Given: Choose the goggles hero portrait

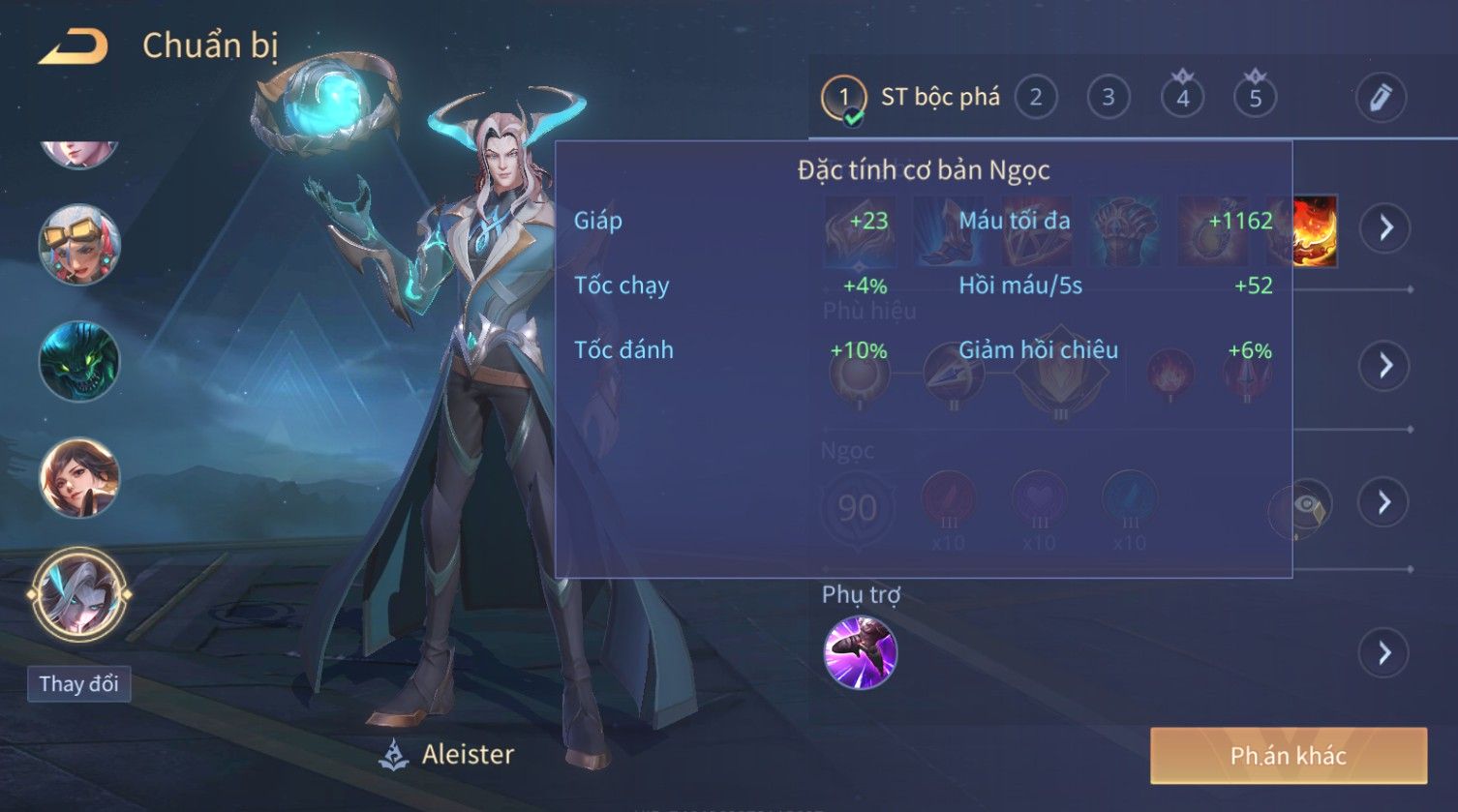Looking at the screenshot, I should click(x=79, y=245).
